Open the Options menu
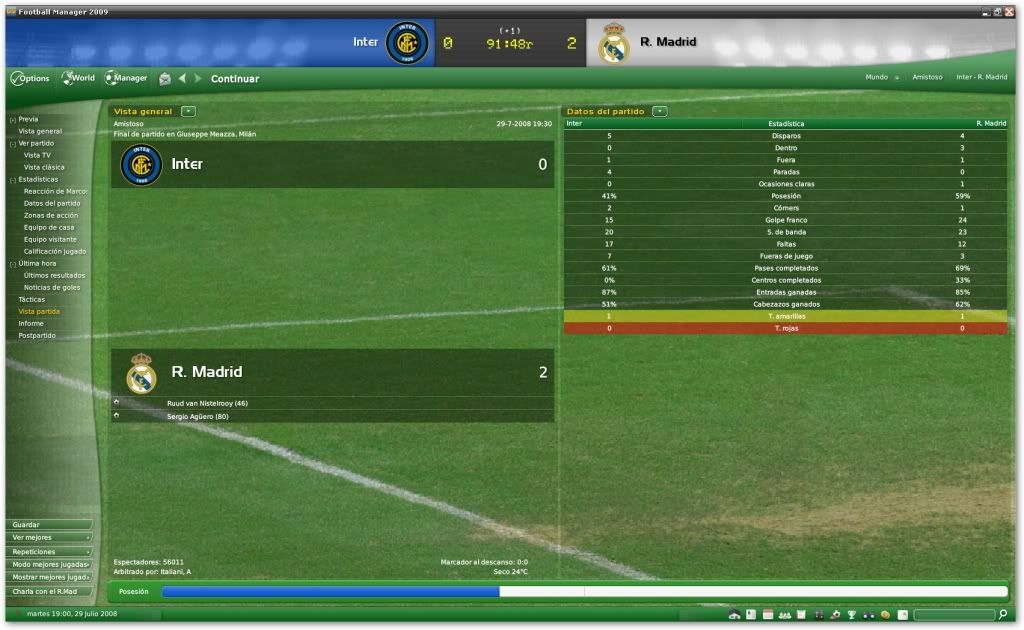Image resolution: width=1024 pixels, height=630 pixels. [x=30, y=78]
